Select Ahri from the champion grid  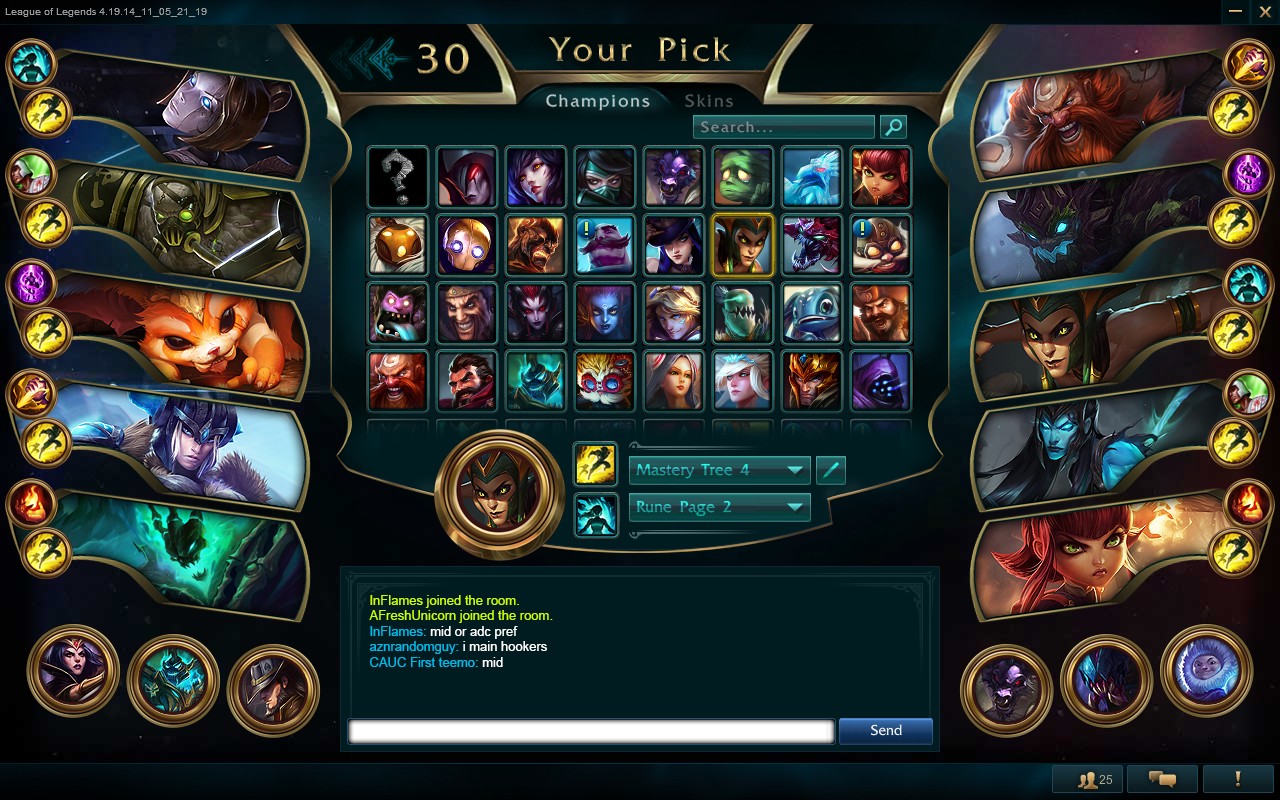536,177
